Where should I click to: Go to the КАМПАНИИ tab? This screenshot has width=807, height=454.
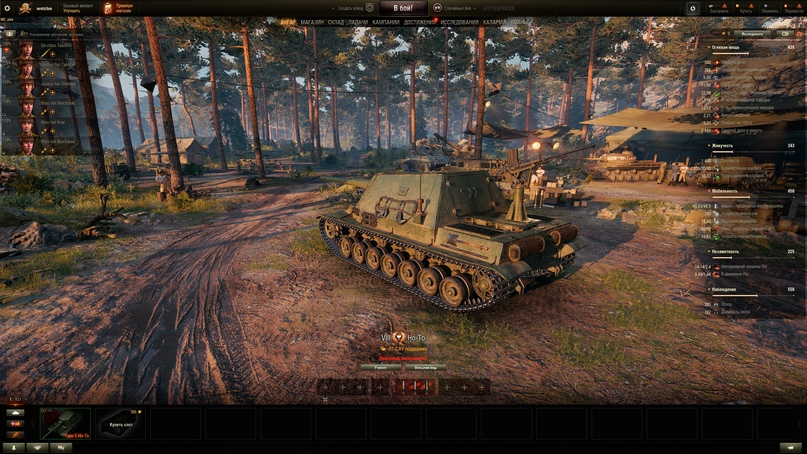point(386,22)
